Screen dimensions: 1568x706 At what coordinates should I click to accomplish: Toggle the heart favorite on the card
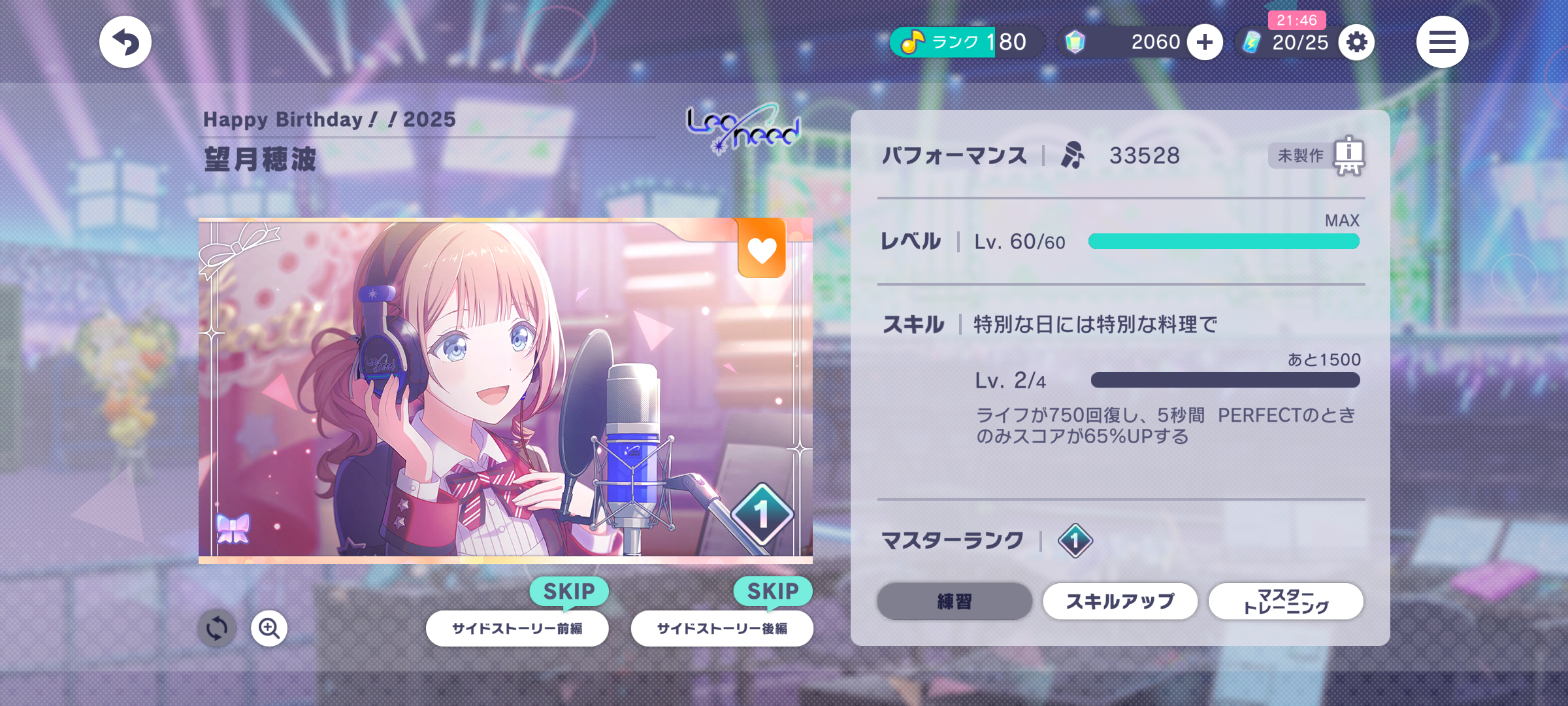point(762,250)
